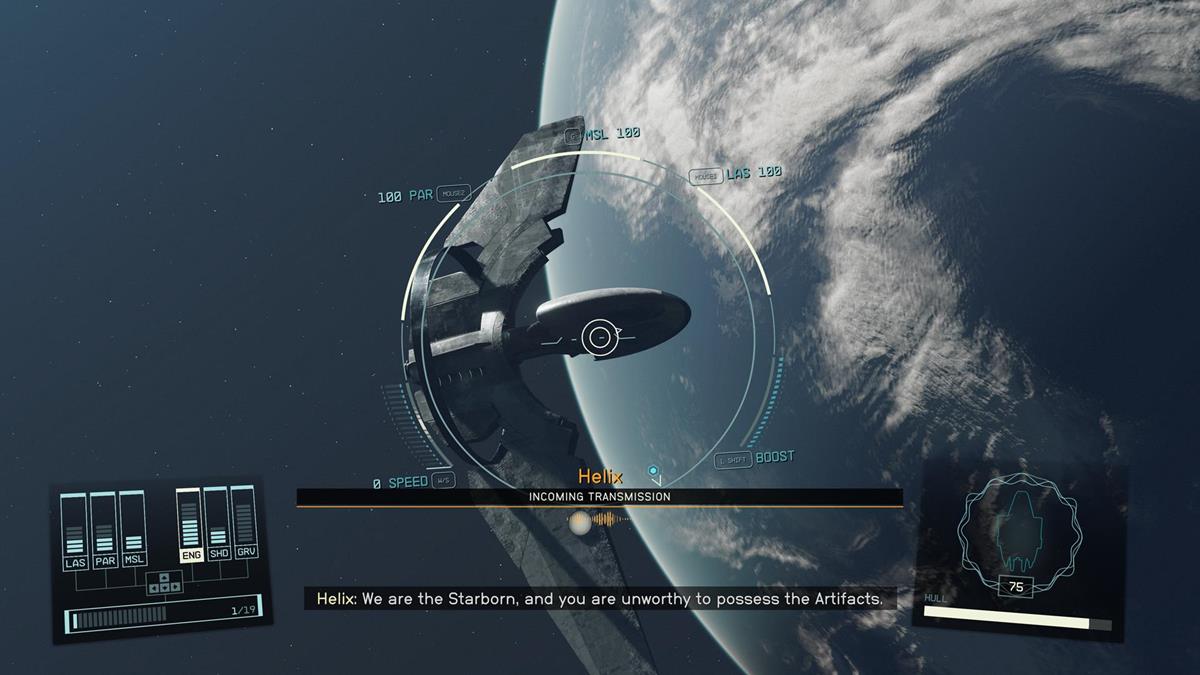Select the PAR power allocation column
This screenshot has width=1200, height=675.
click(x=104, y=528)
